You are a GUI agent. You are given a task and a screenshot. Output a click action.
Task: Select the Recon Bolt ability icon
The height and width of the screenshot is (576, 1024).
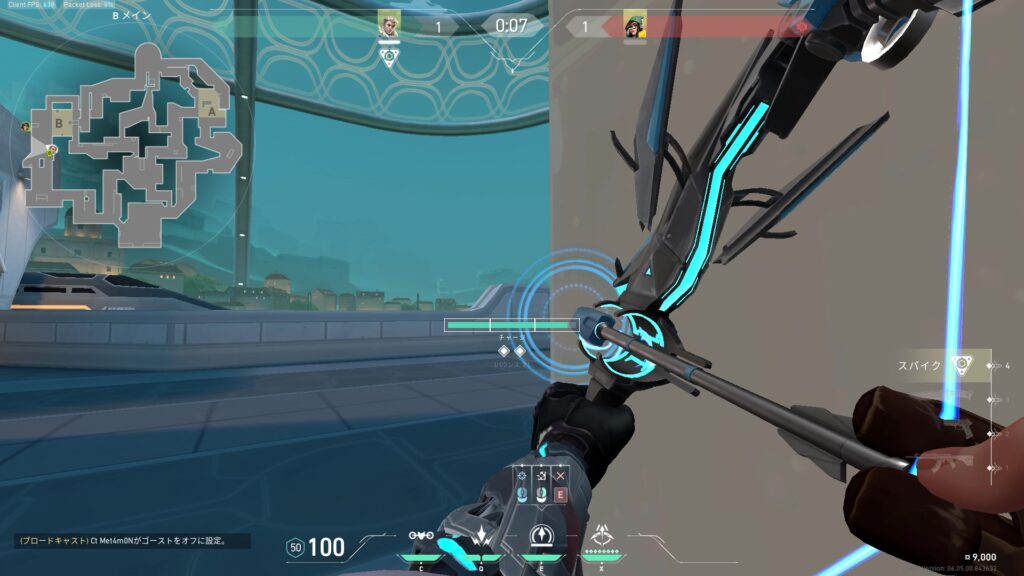(539, 535)
